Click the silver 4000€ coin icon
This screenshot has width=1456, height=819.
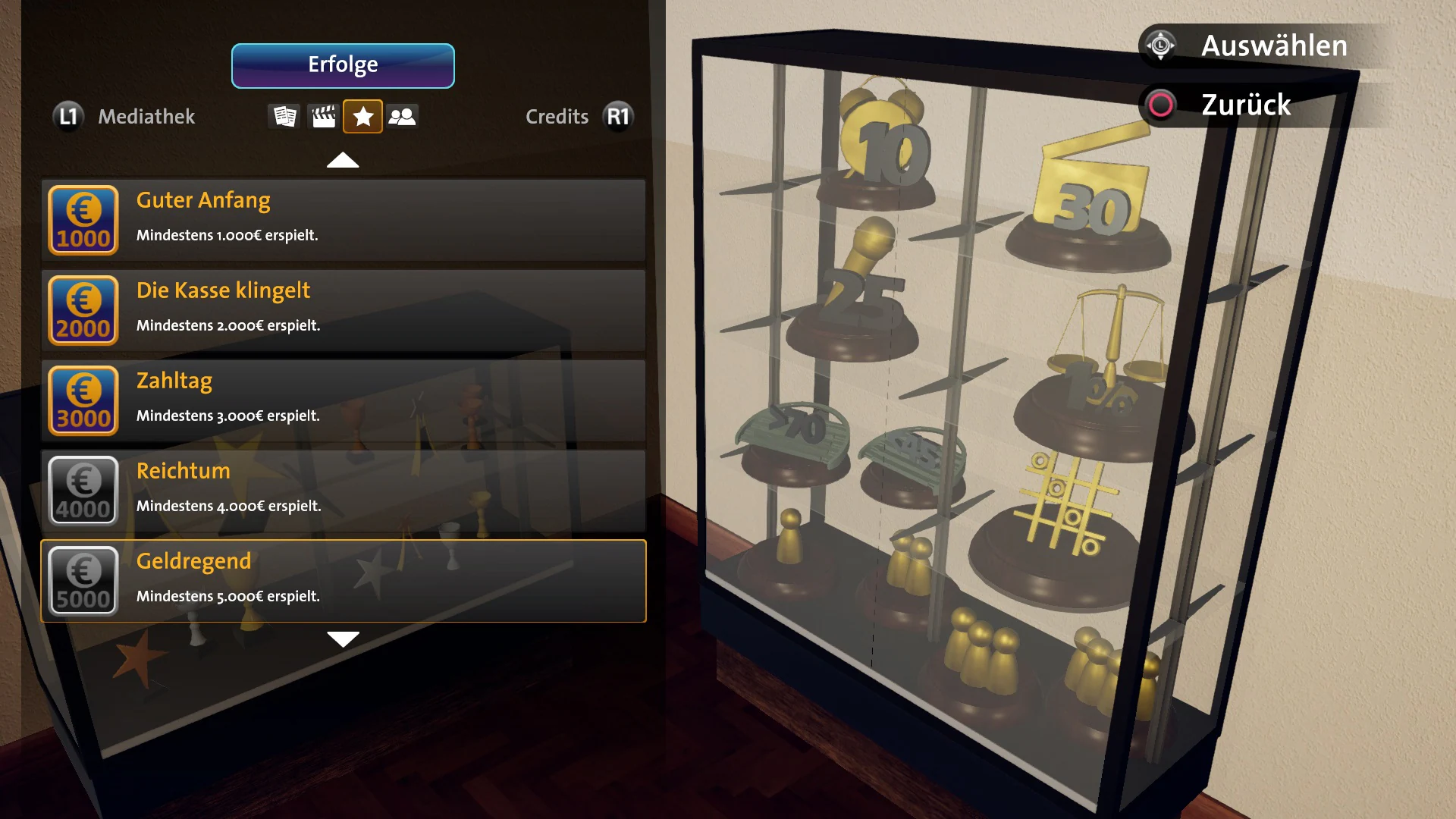pyautogui.click(x=83, y=491)
